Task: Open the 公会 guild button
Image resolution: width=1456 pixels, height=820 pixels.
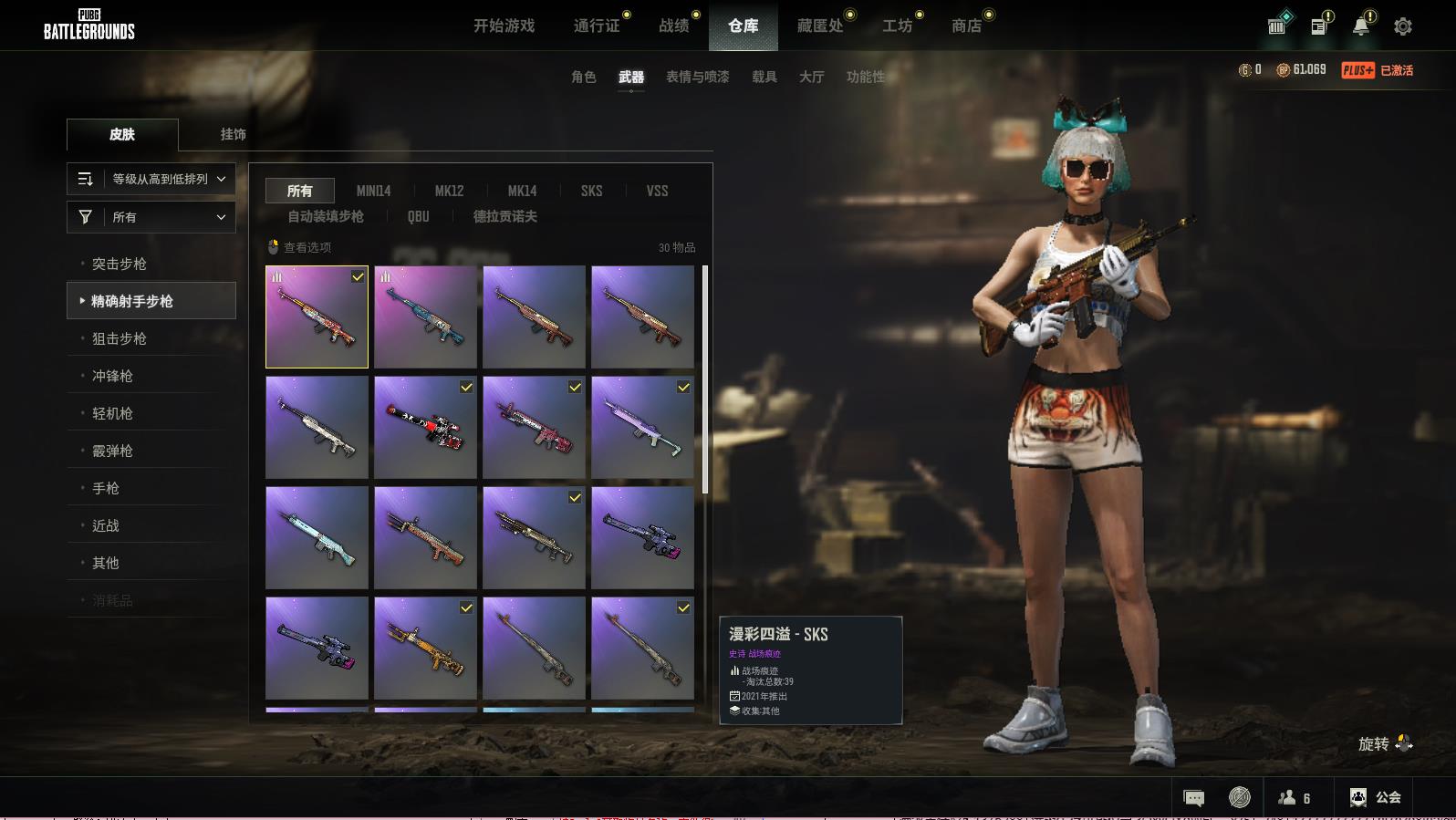Action: (1375, 797)
